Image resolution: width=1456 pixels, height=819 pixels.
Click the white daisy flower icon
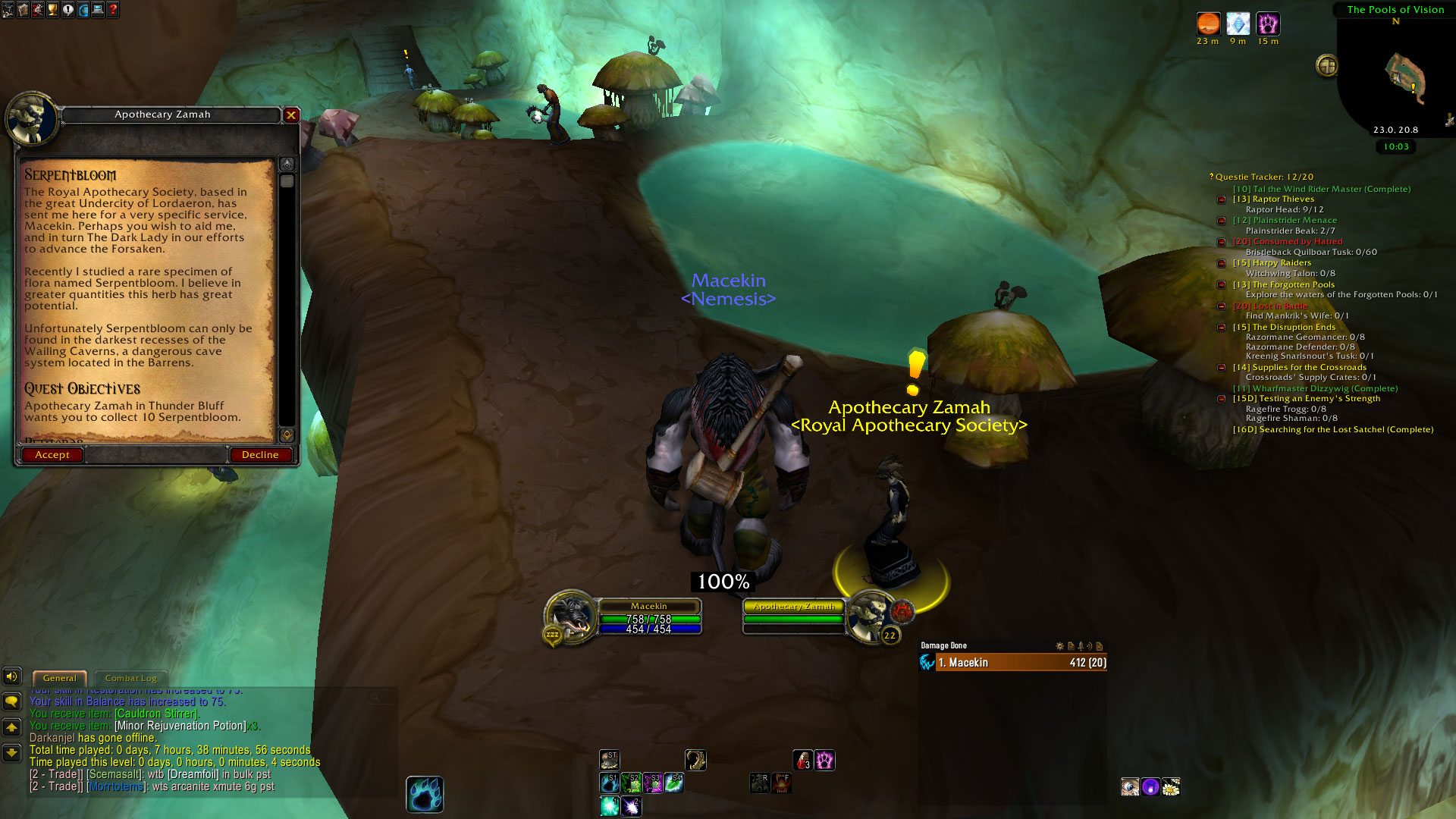[x=1171, y=787]
